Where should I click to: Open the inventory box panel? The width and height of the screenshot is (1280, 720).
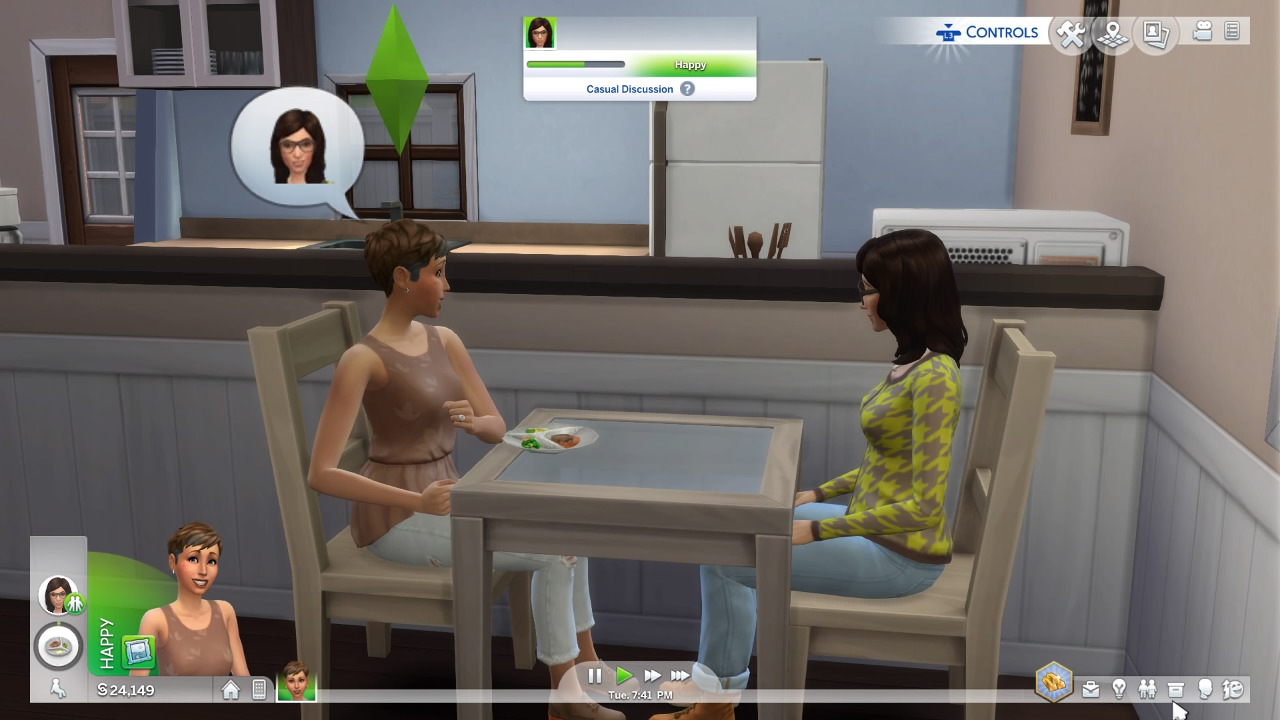tap(1176, 689)
